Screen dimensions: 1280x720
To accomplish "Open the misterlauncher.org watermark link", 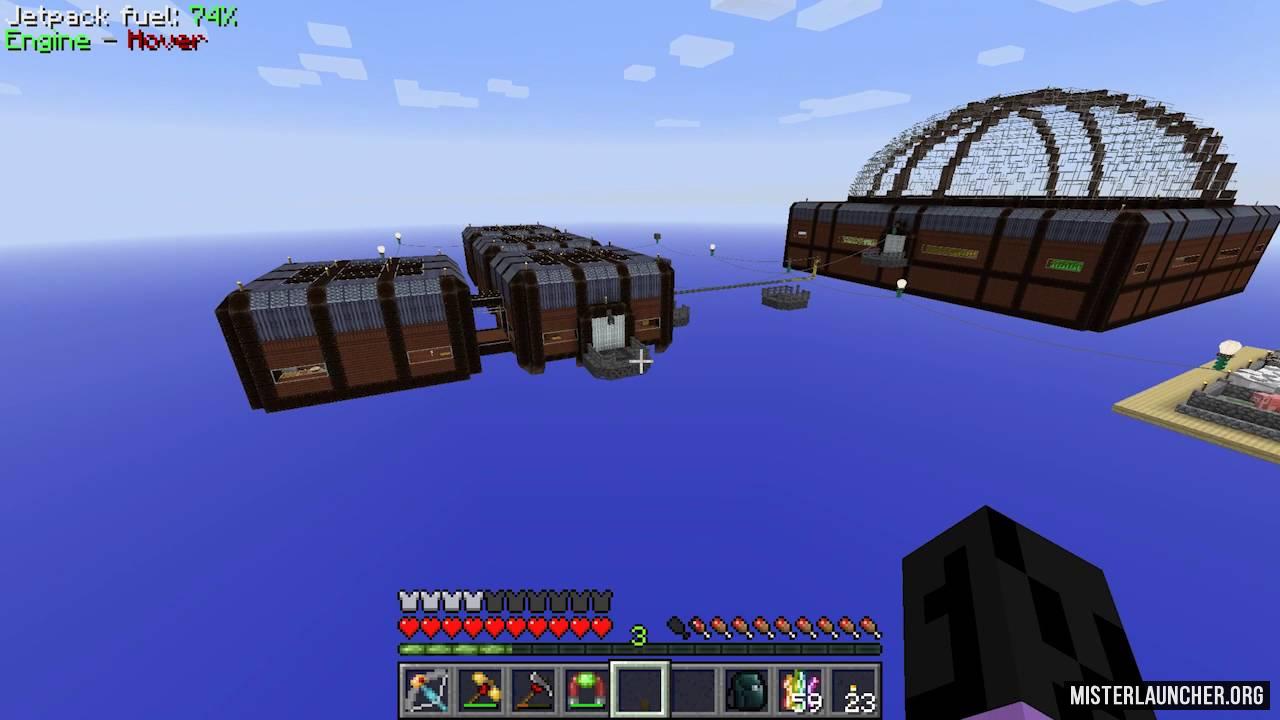I will tap(1168, 695).
